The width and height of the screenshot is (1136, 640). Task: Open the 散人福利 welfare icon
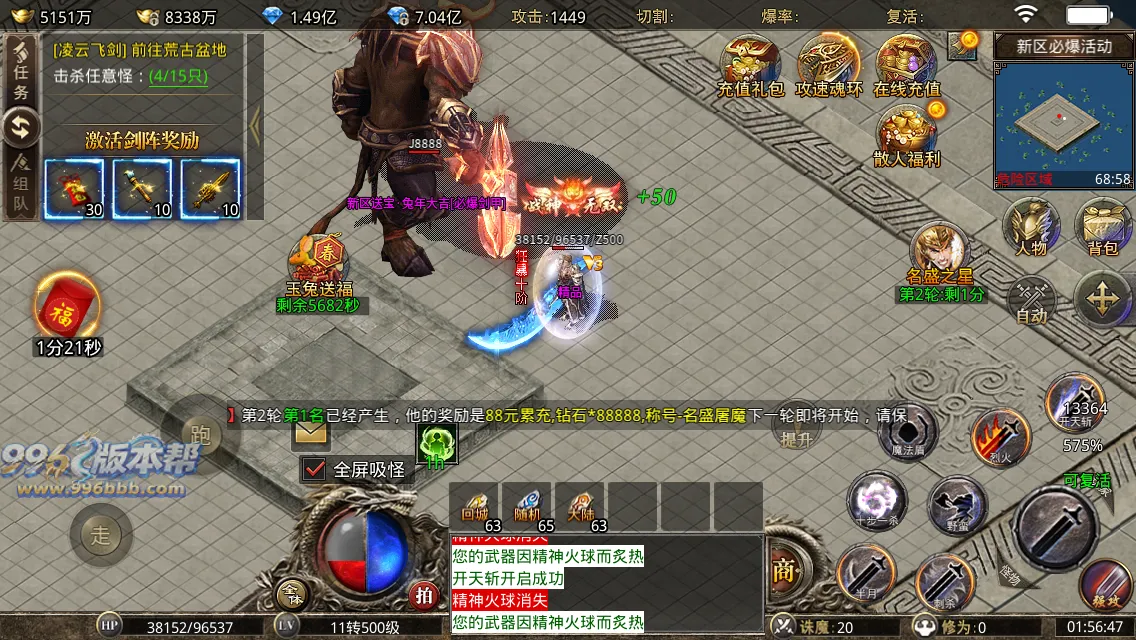(906, 133)
